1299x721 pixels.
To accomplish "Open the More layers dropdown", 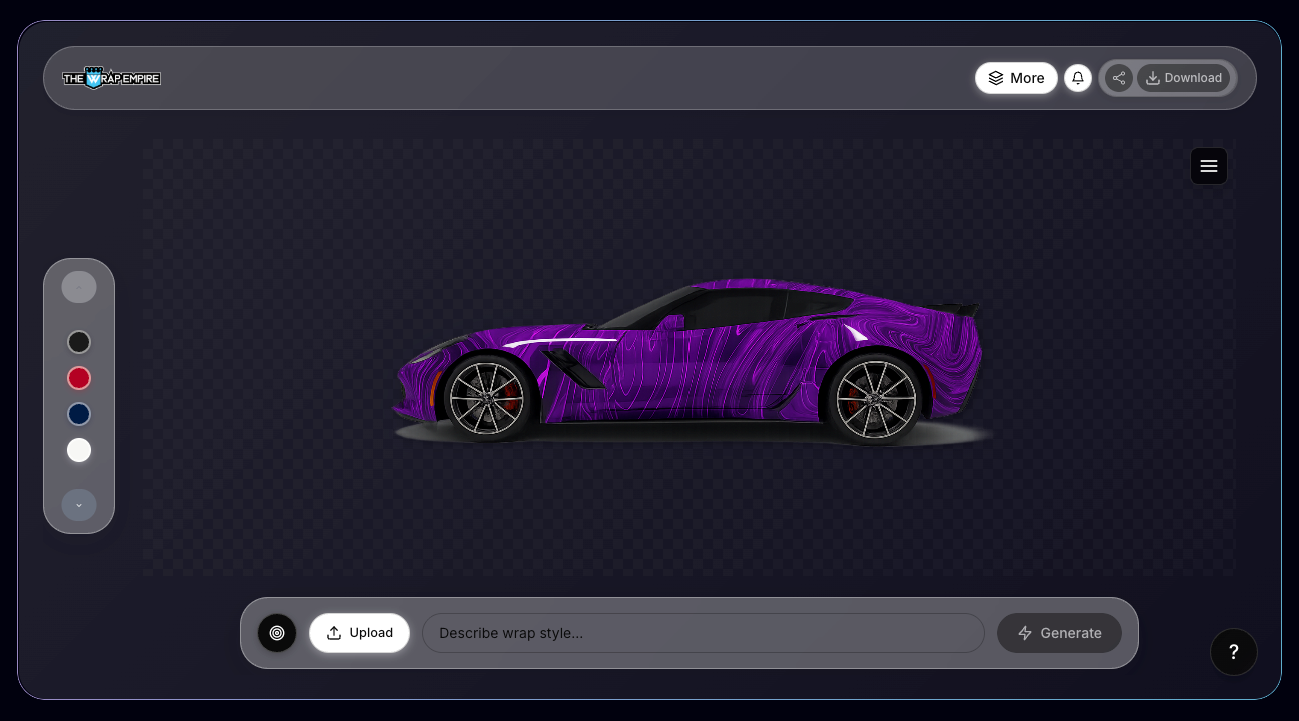I will [1016, 77].
